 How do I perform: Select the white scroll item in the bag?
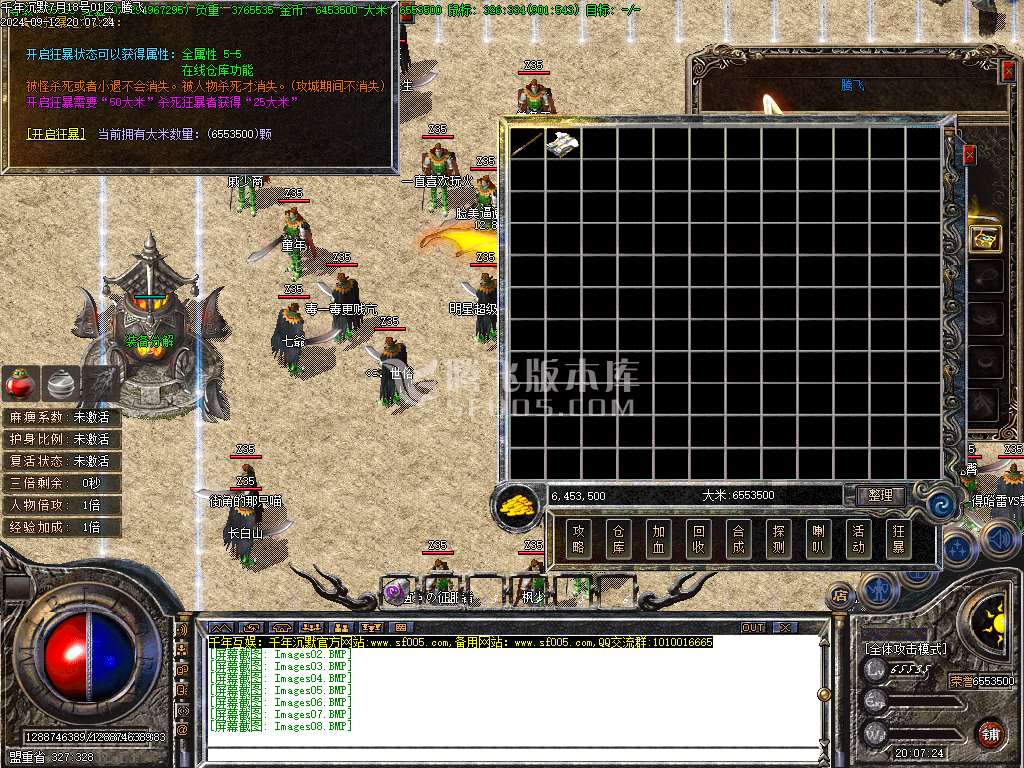(562, 144)
